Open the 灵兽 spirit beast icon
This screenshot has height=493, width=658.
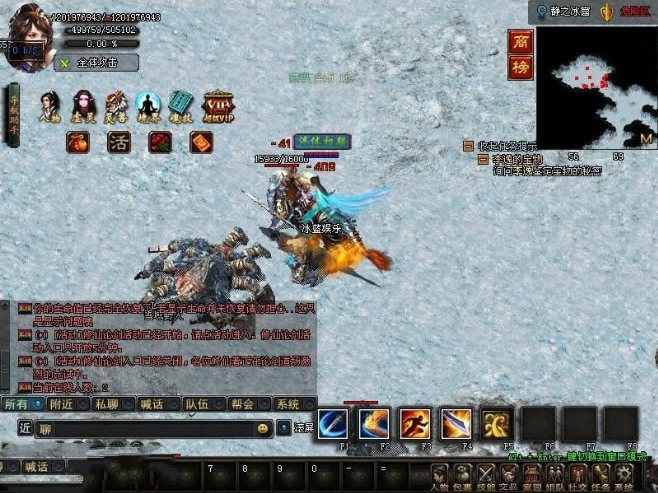tap(116, 106)
